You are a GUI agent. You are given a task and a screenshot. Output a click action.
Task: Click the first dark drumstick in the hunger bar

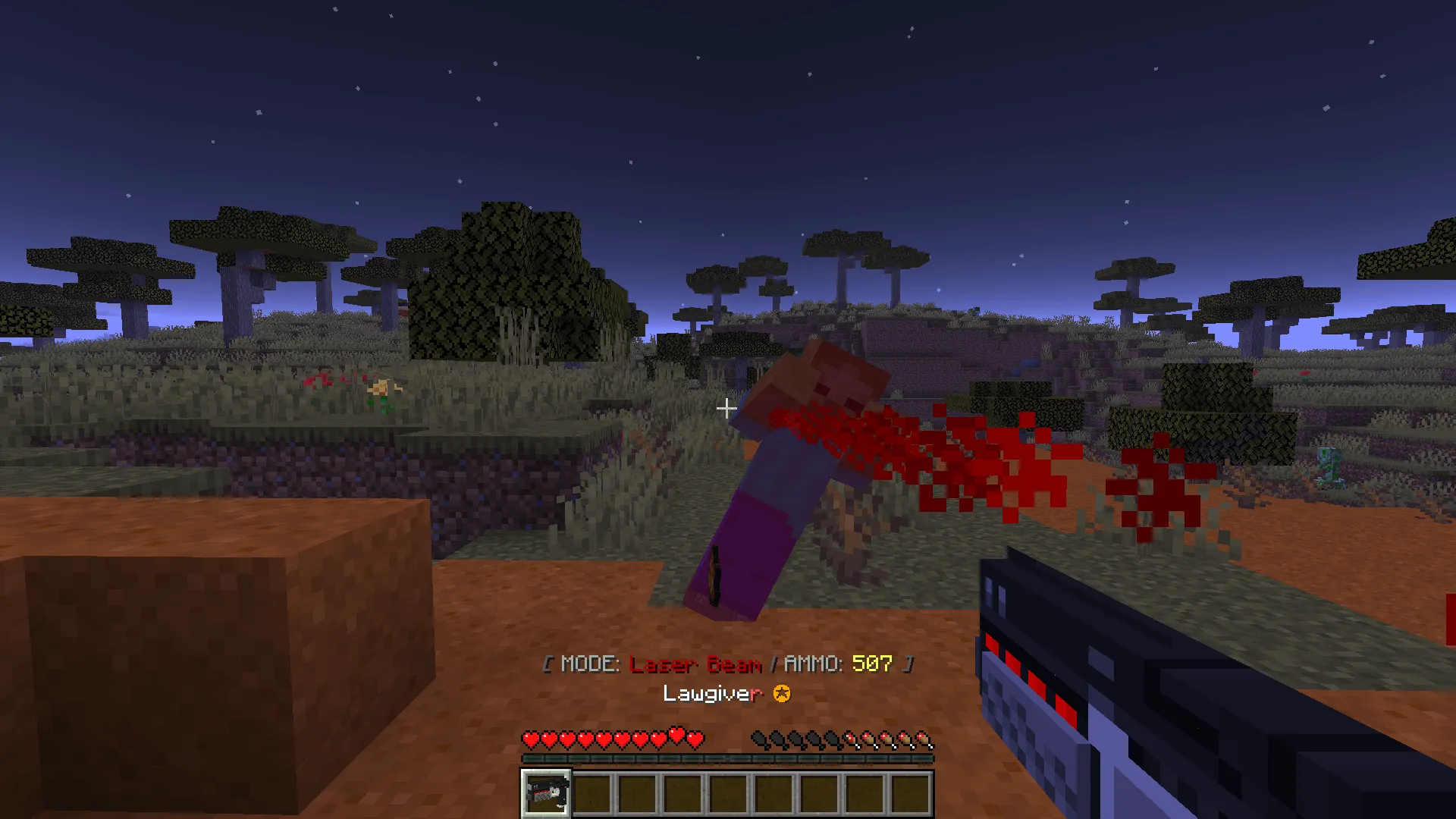[761, 736]
